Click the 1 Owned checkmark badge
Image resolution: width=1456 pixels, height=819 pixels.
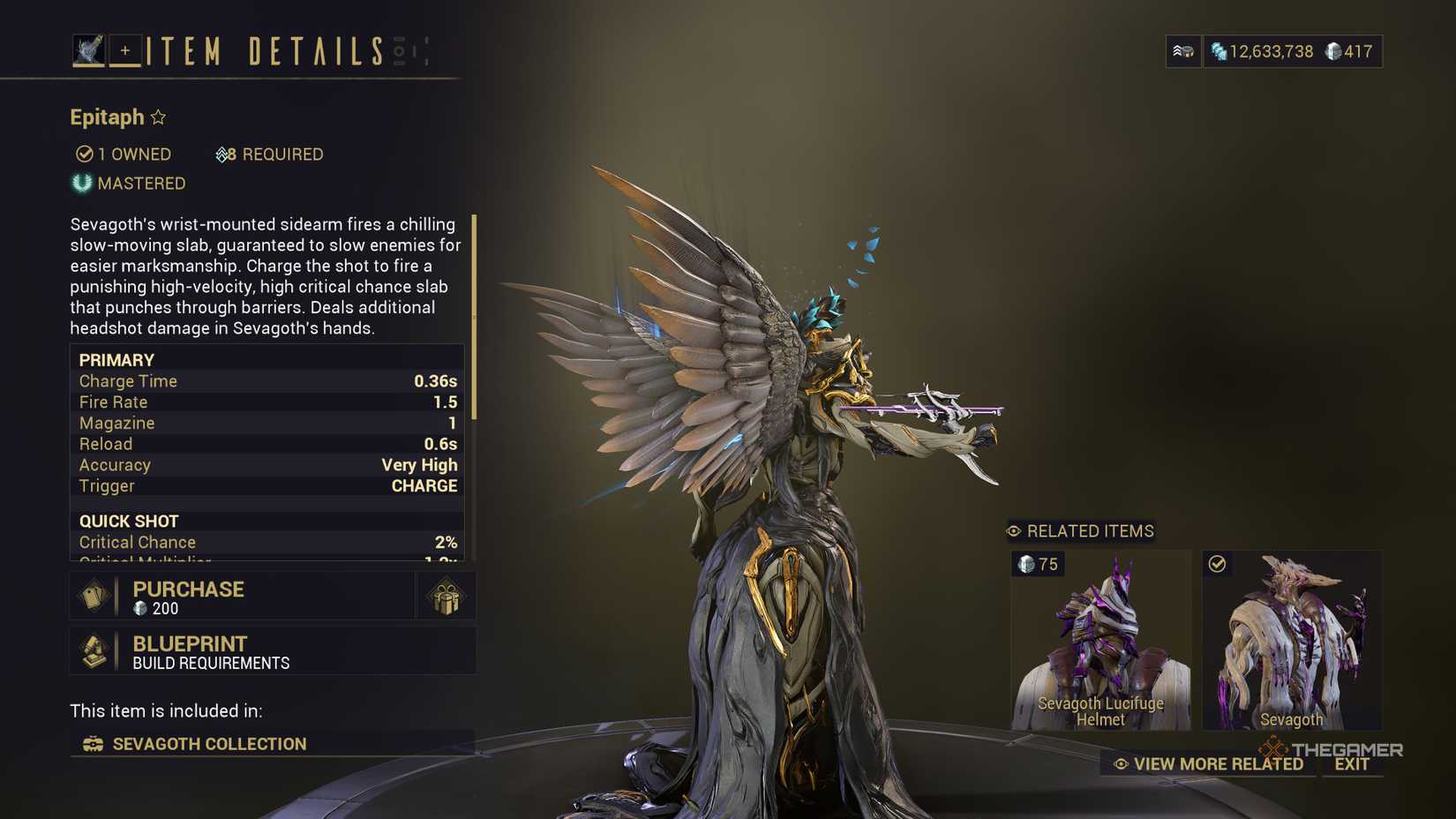coord(83,154)
